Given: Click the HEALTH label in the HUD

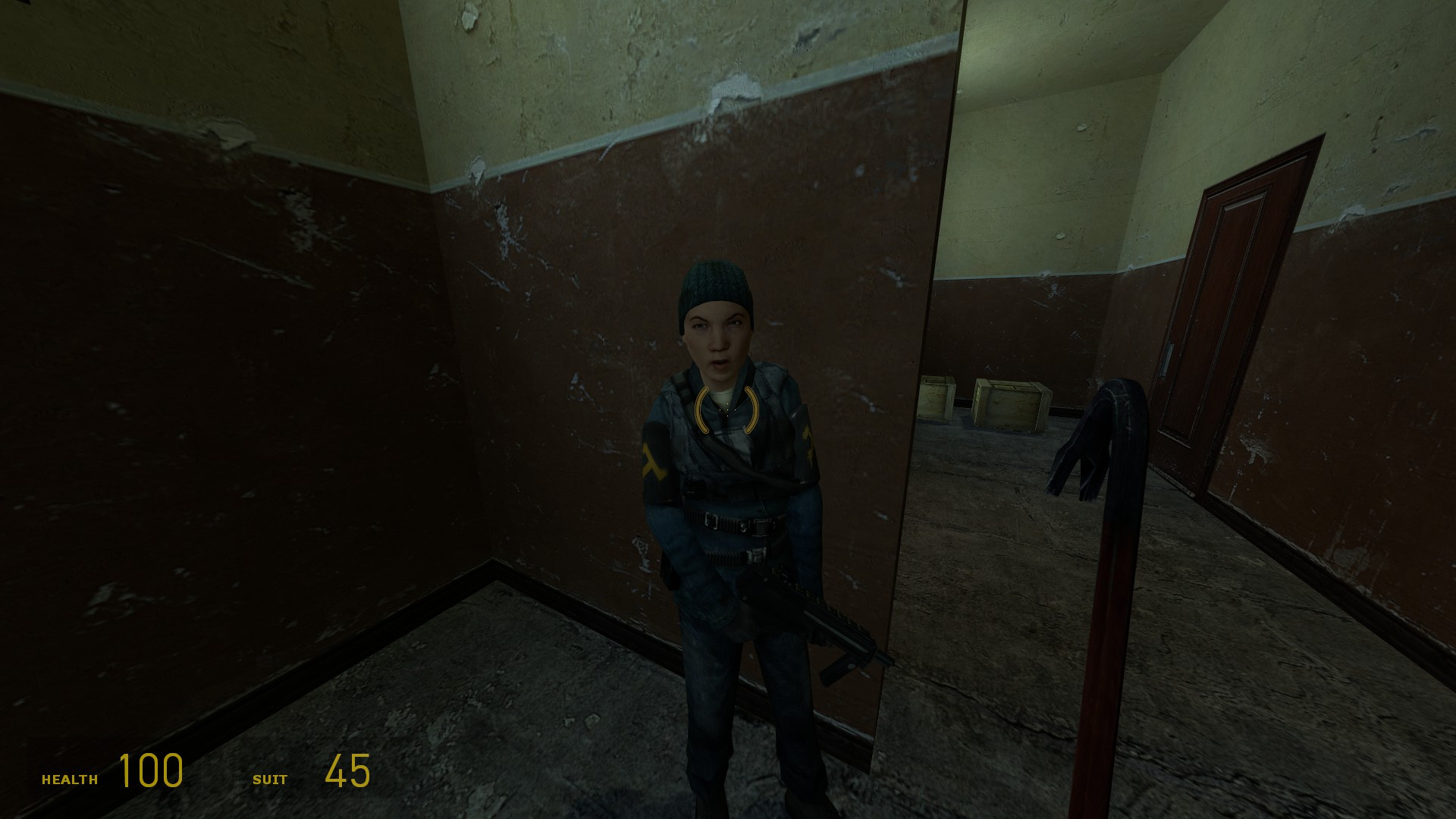Looking at the screenshot, I should pos(70,778).
